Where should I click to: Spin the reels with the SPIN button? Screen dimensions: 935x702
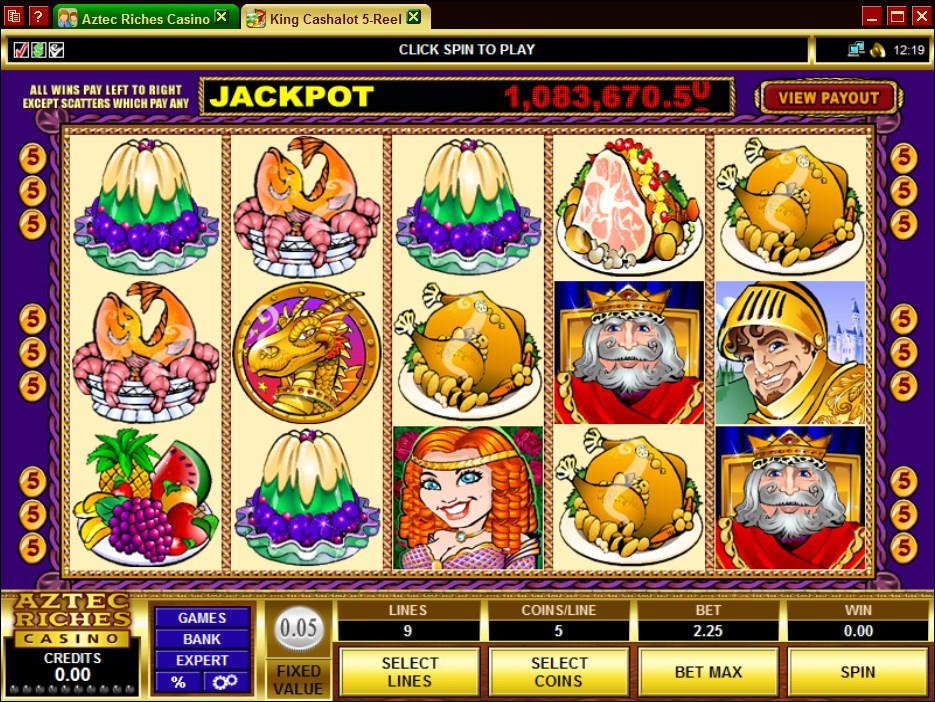tap(857, 671)
